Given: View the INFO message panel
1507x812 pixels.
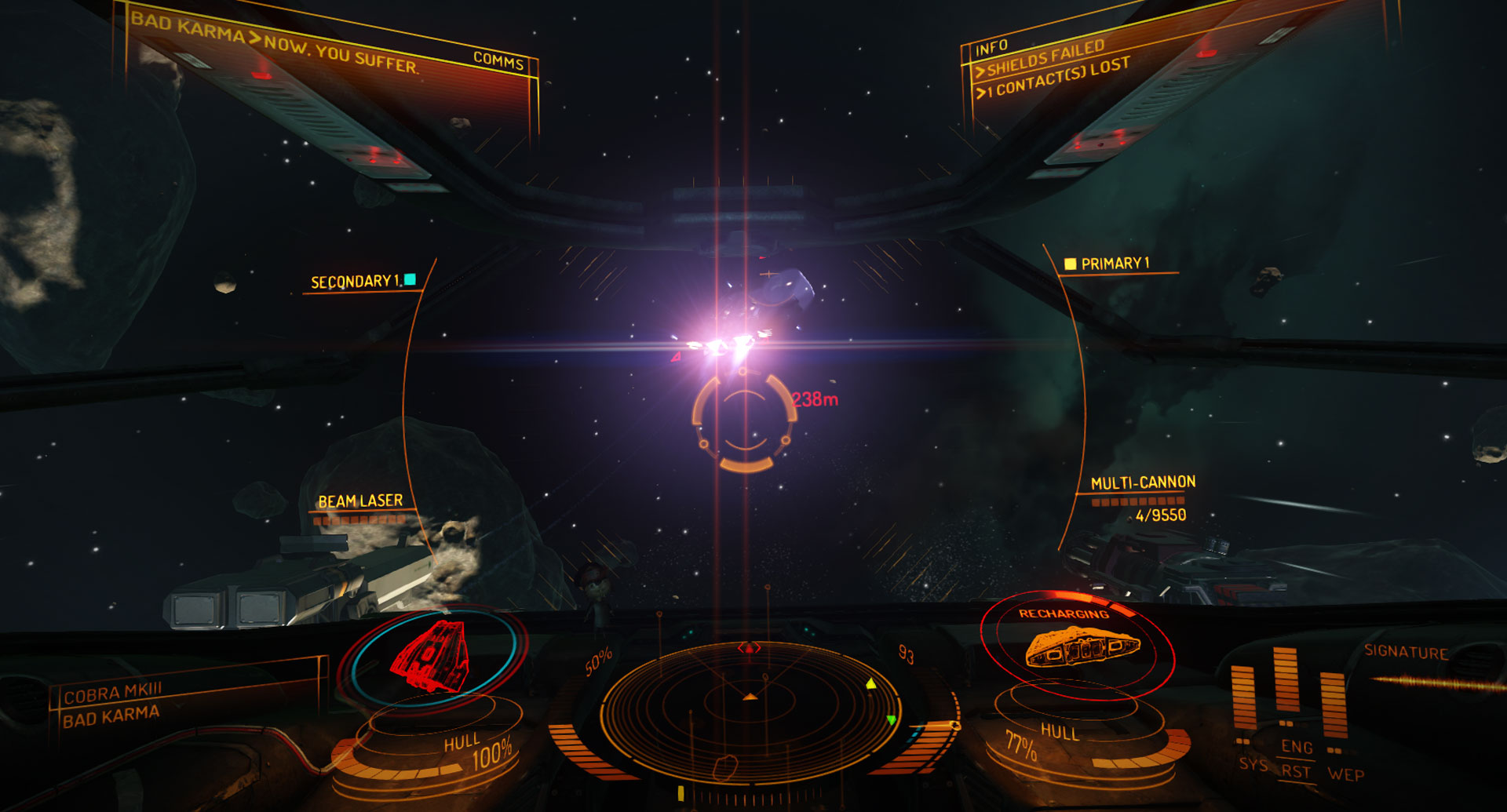Looking at the screenshot, I should point(991,49).
